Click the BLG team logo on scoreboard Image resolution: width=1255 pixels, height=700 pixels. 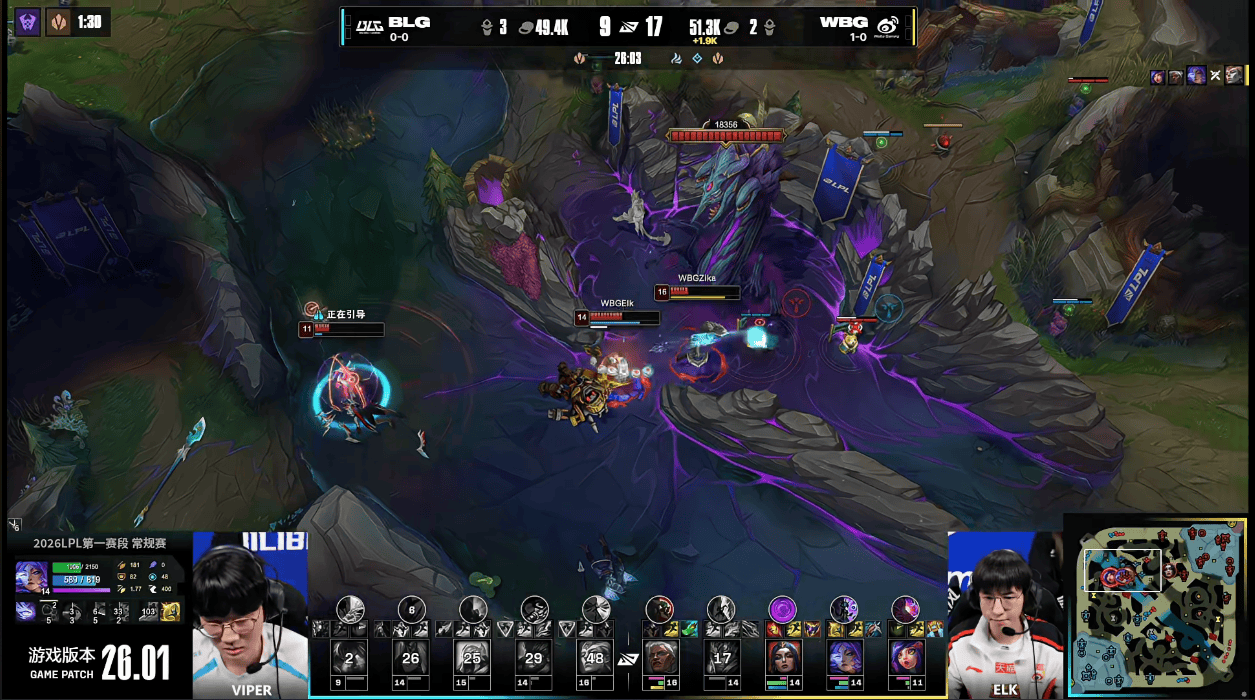pos(367,26)
